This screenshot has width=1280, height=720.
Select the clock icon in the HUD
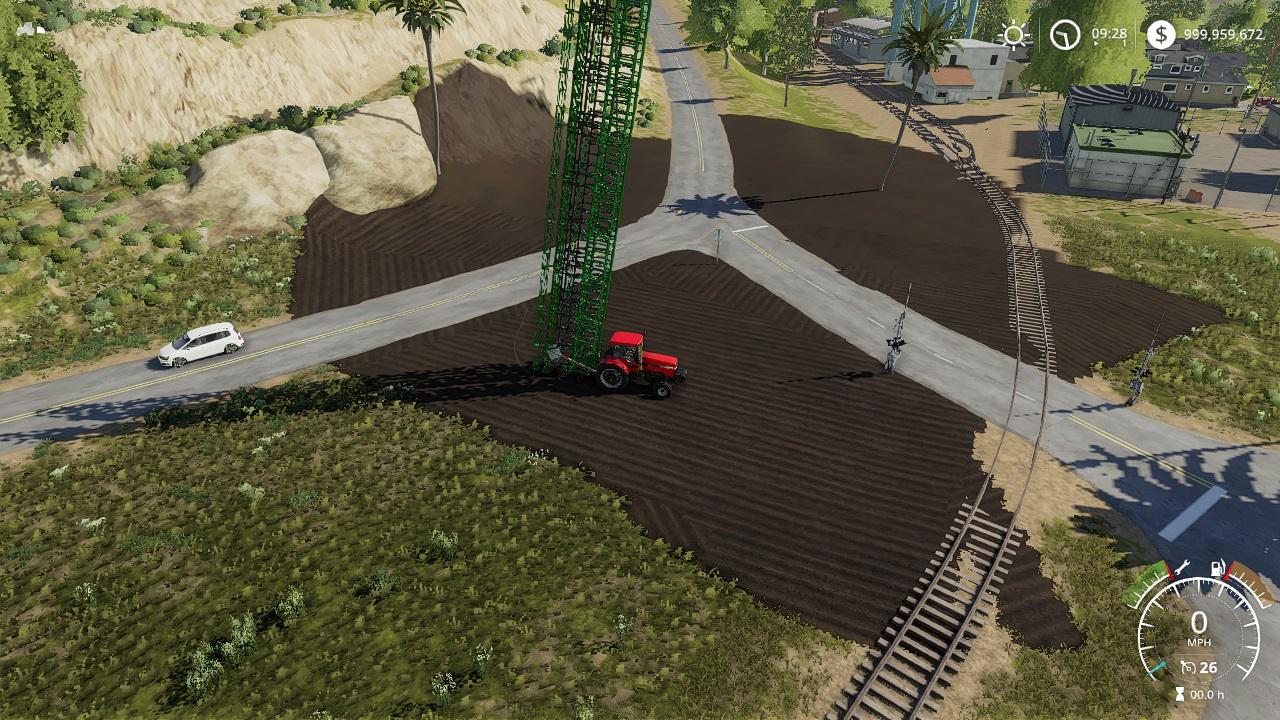click(1065, 35)
